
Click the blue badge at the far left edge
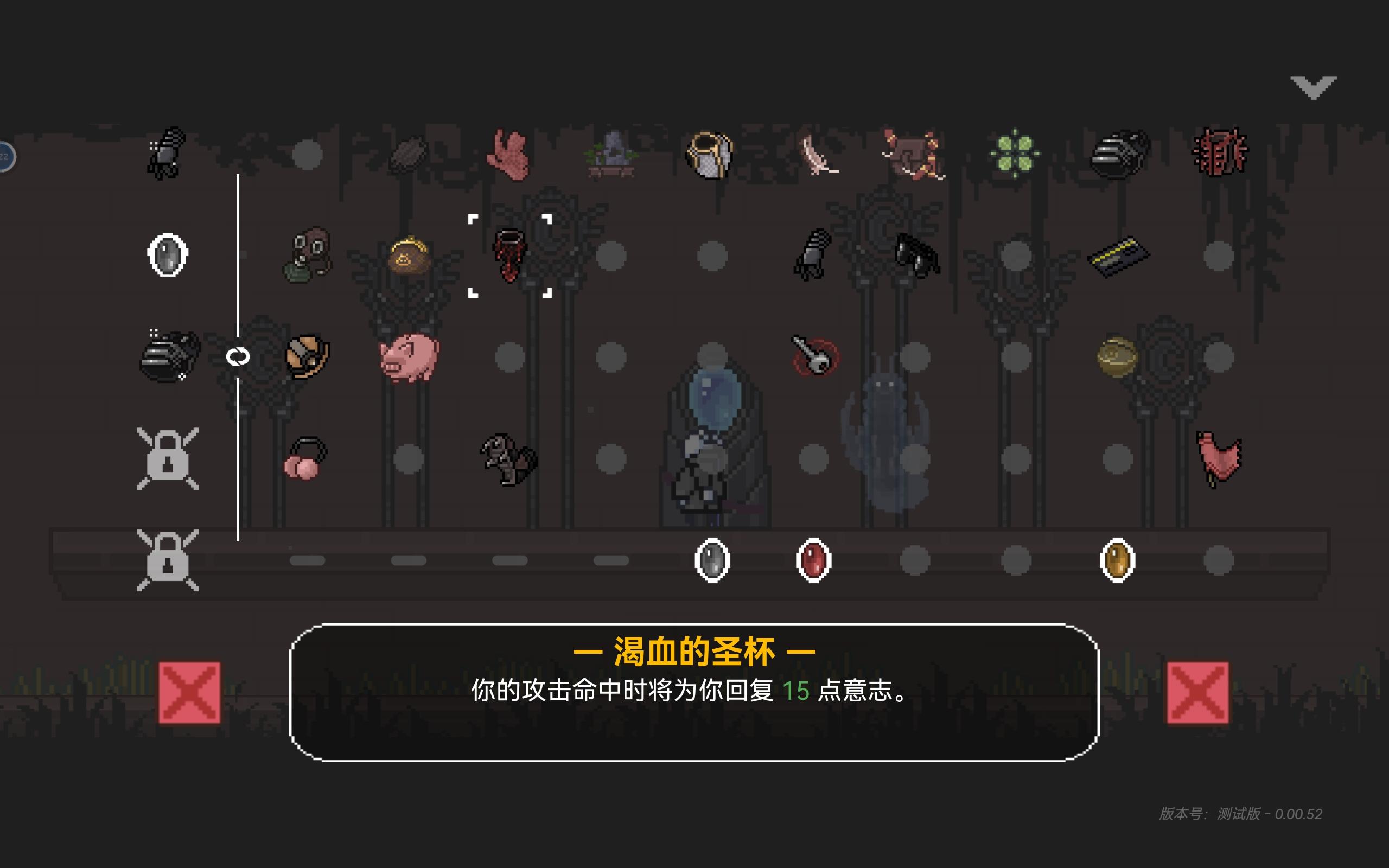[6, 155]
